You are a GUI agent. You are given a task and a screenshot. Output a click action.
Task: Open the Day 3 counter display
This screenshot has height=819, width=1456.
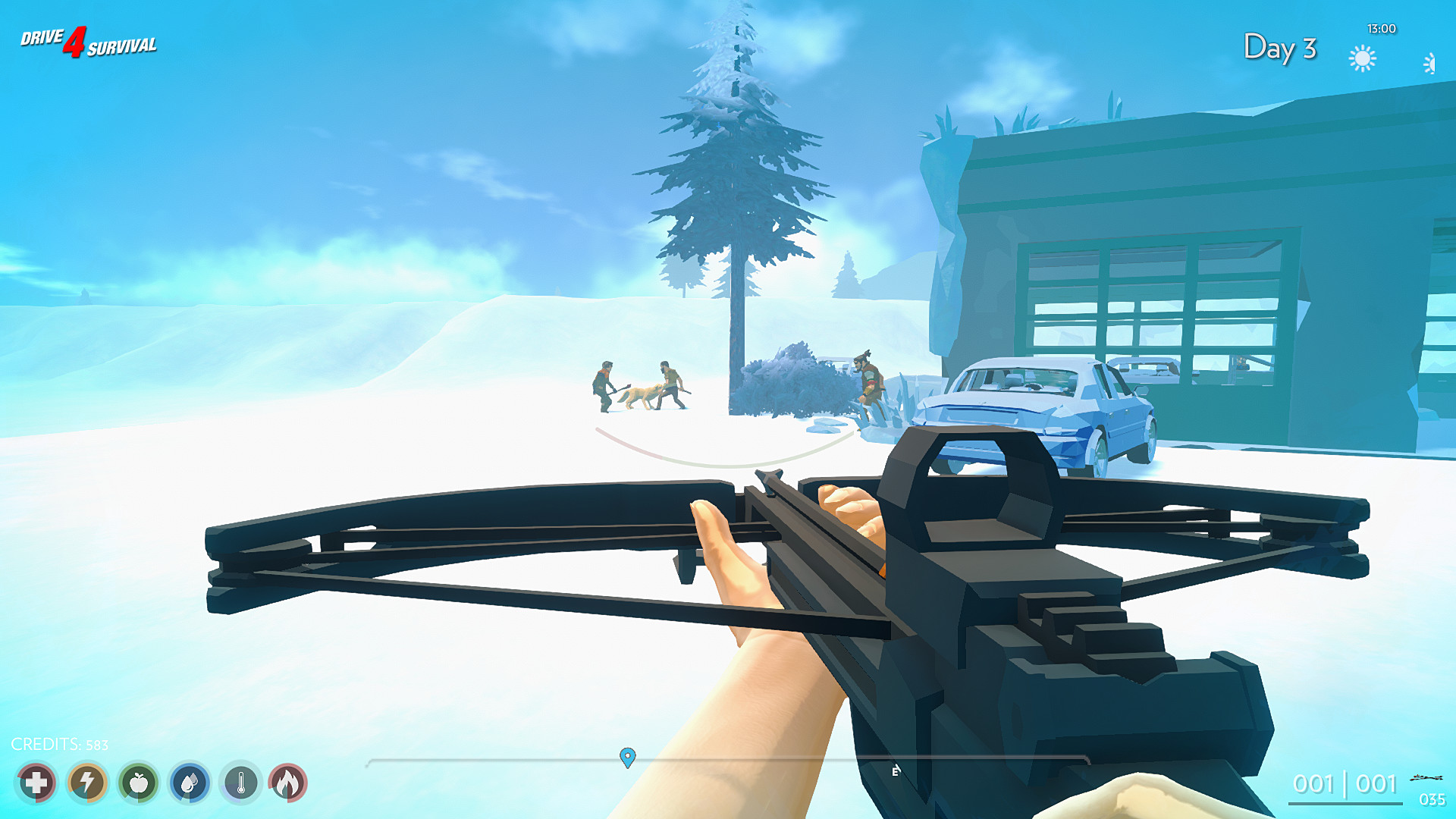1280,48
